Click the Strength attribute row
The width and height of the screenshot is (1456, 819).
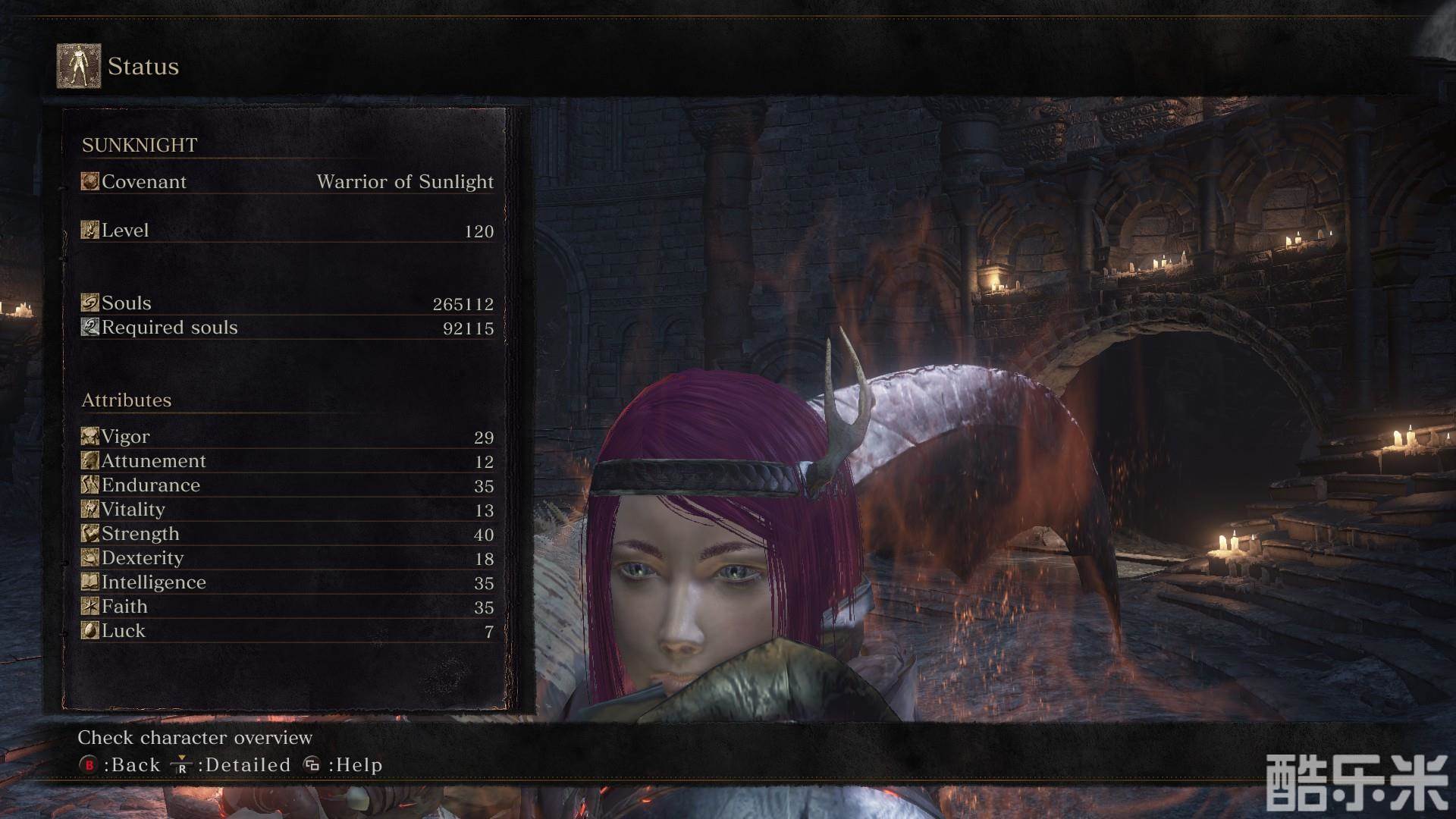287,534
